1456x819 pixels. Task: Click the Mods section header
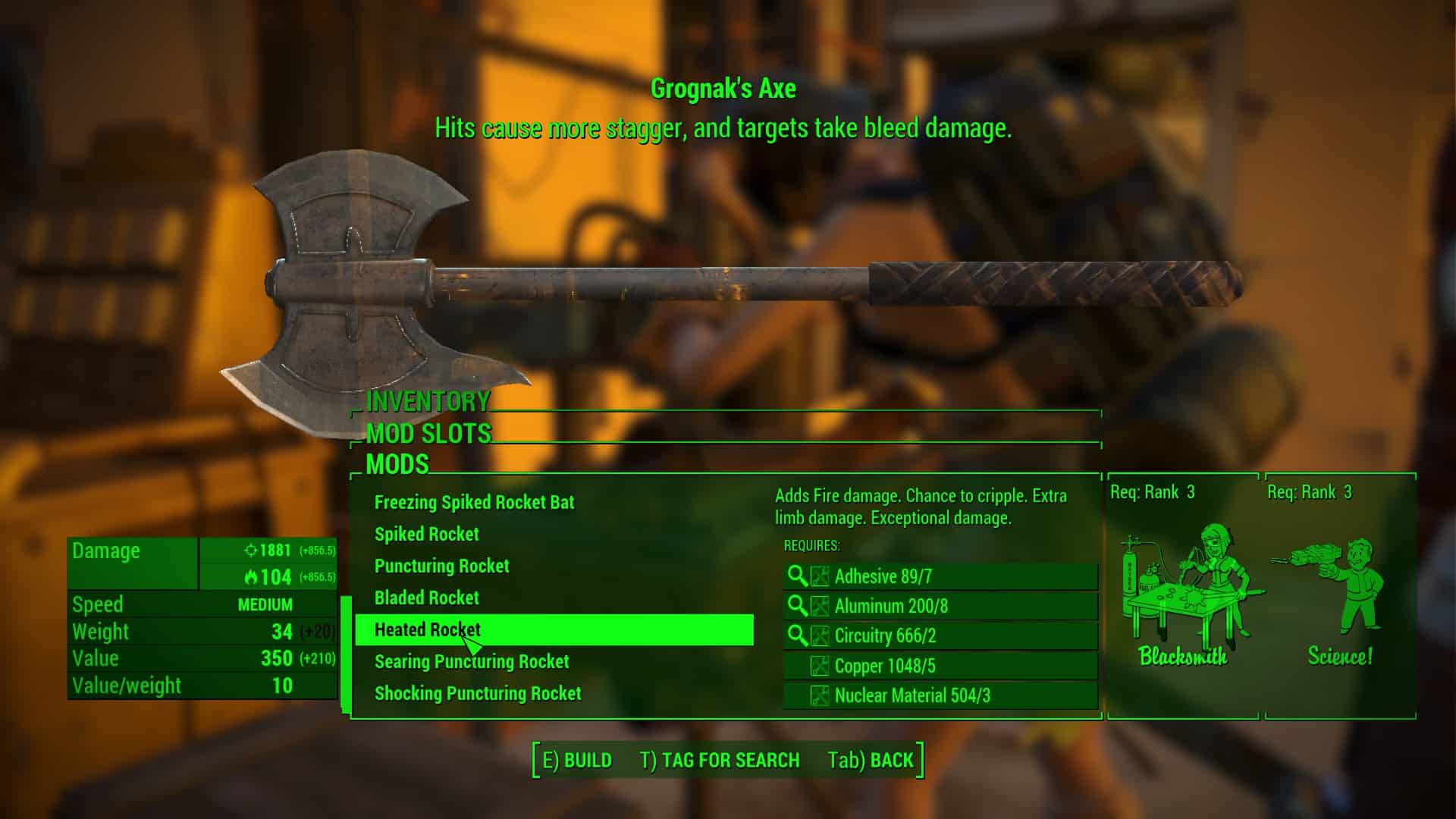tap(397, 464)
